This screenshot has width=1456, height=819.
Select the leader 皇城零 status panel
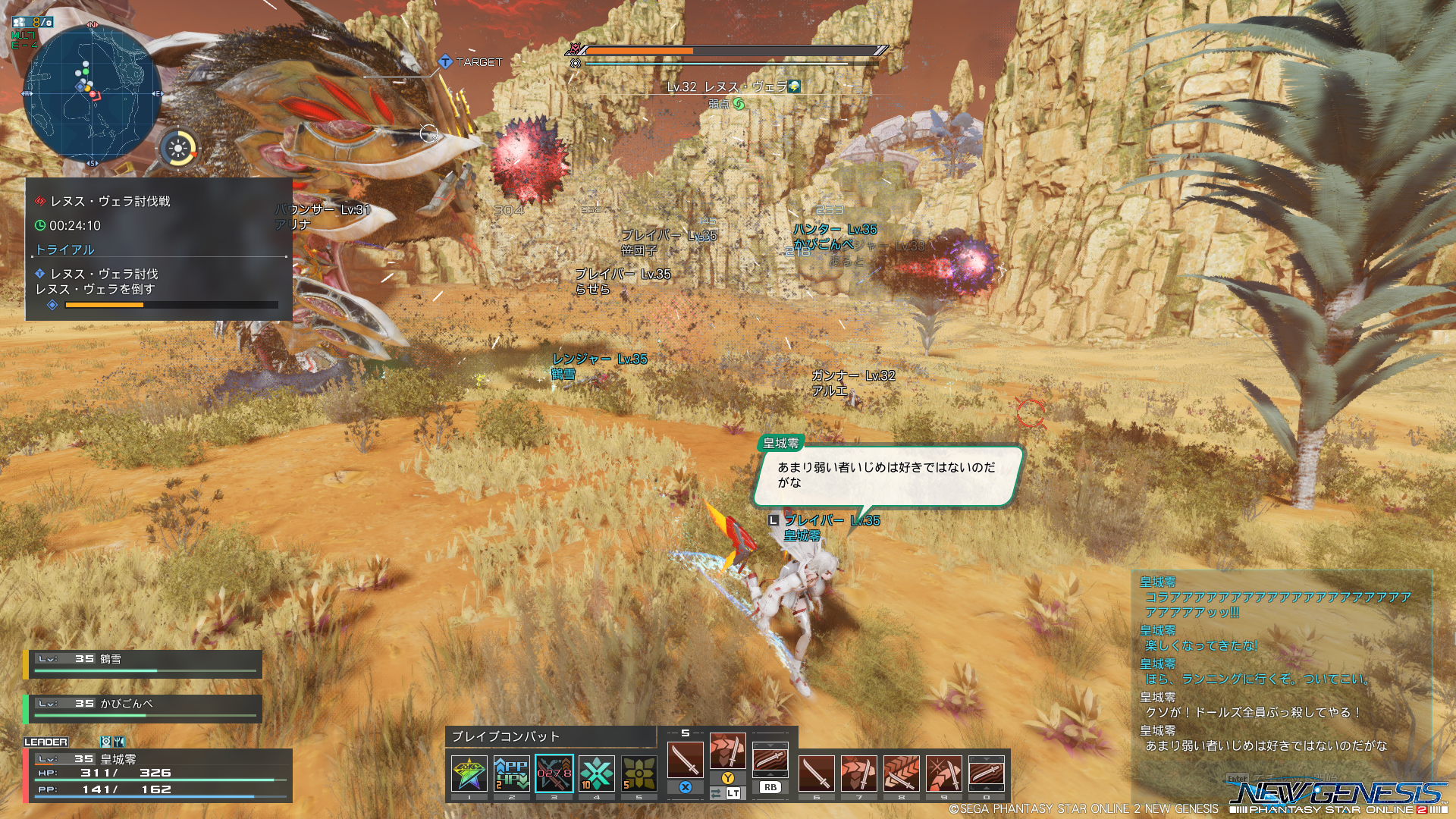(158, 775)
